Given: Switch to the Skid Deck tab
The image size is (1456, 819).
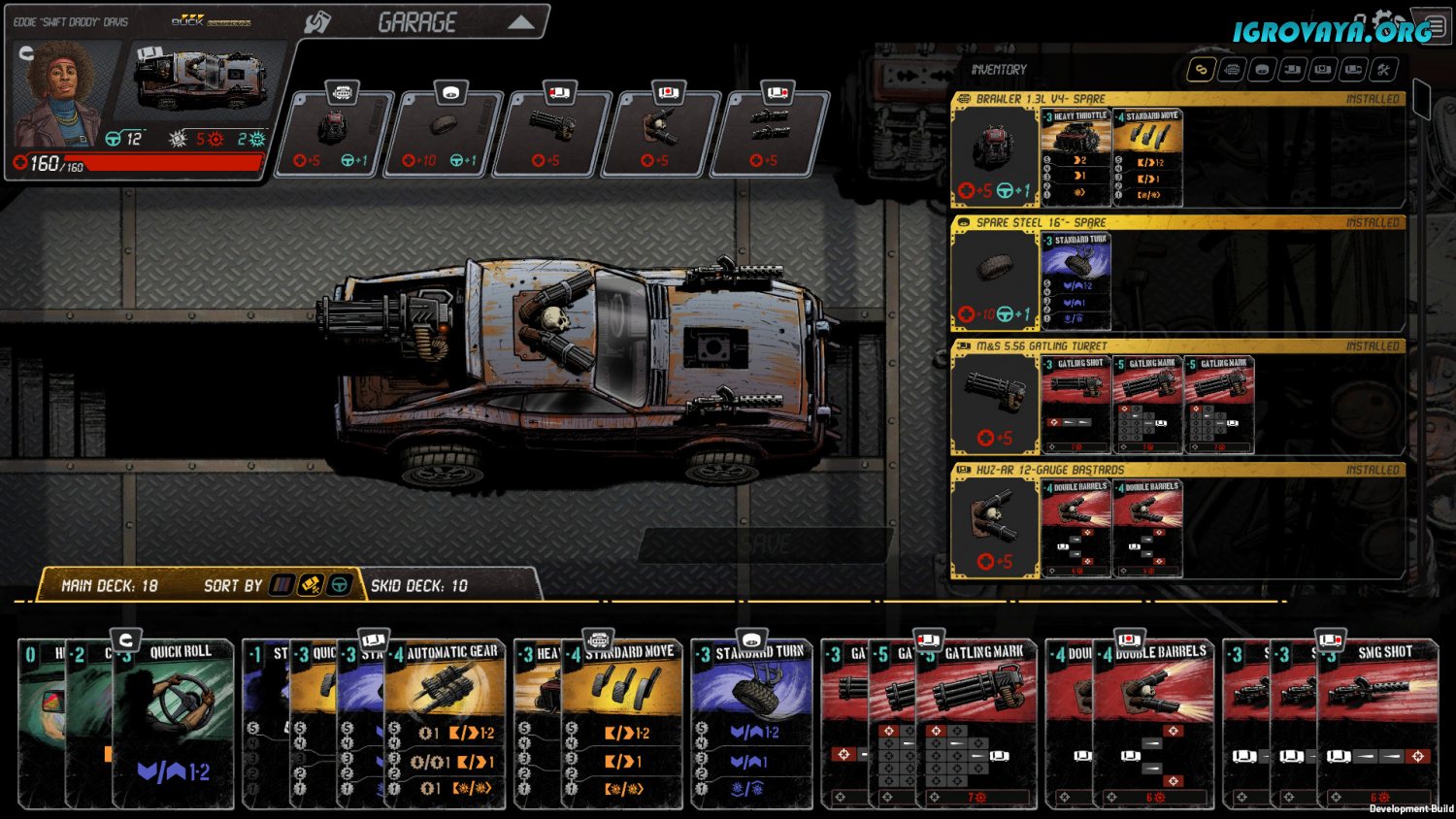Looking at the screenshot, I should click(419, 586).
